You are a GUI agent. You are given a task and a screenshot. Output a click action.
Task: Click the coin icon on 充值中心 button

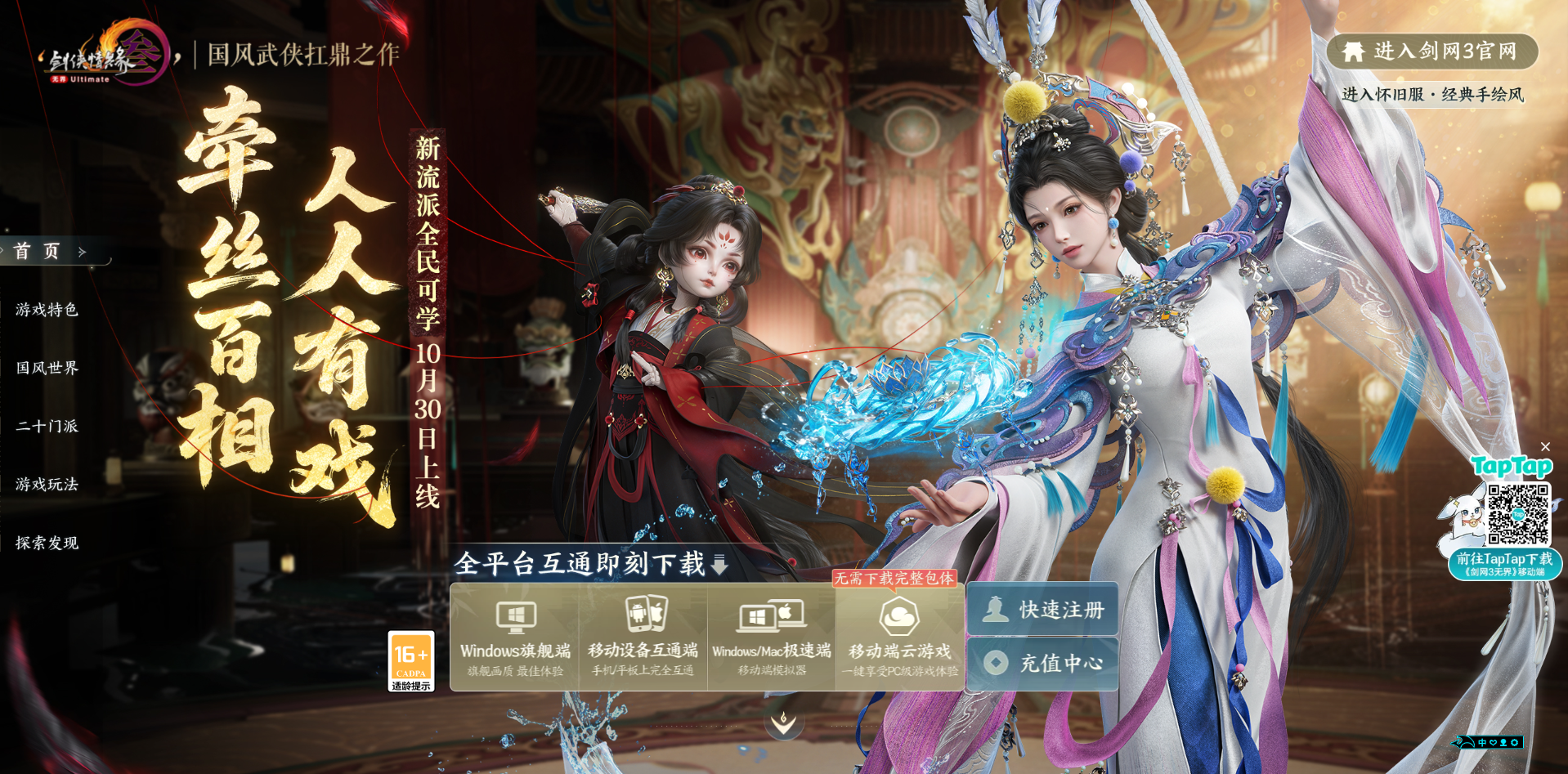click(997, 663)
